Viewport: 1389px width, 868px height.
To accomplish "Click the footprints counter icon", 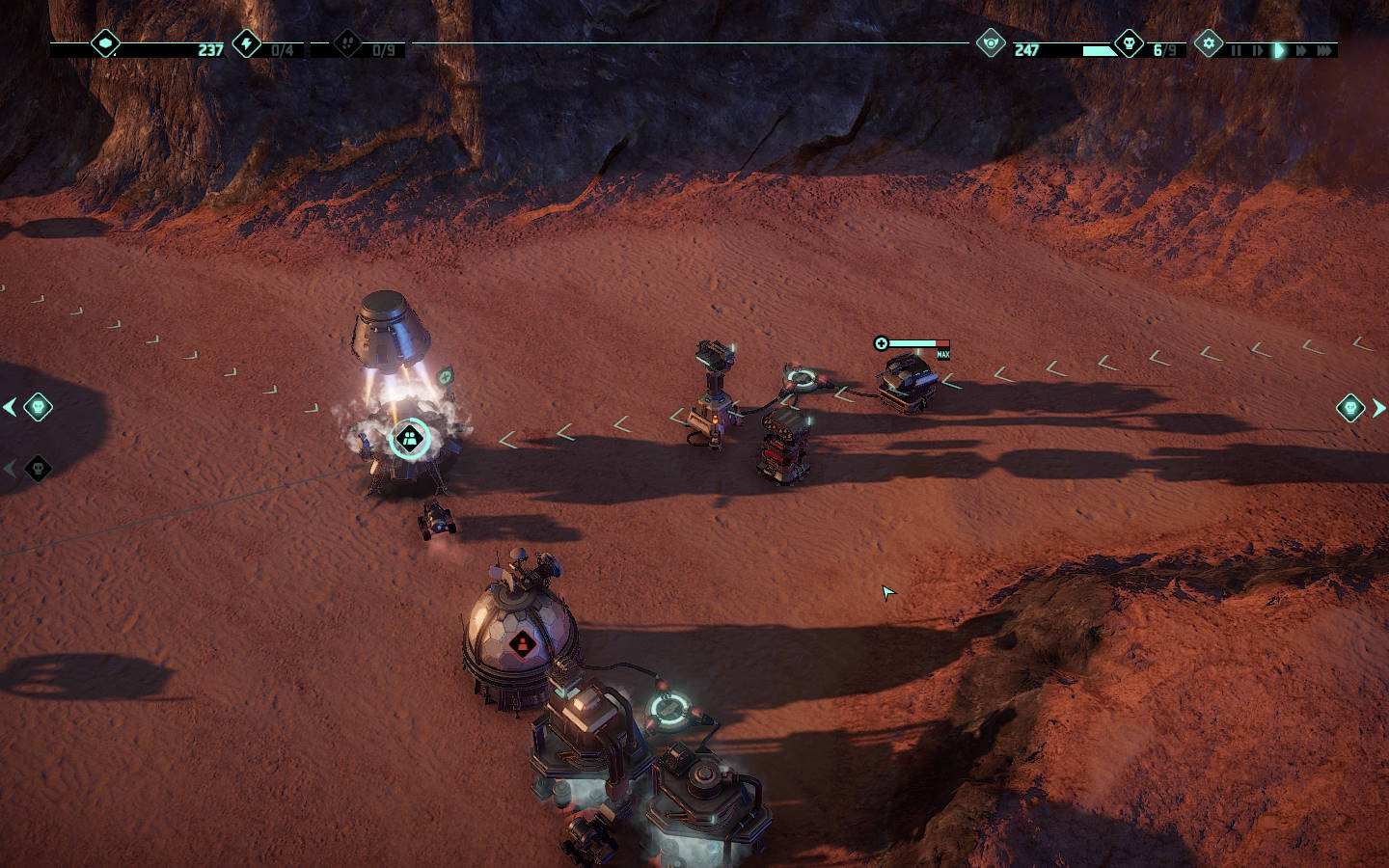I will point(347,43).
